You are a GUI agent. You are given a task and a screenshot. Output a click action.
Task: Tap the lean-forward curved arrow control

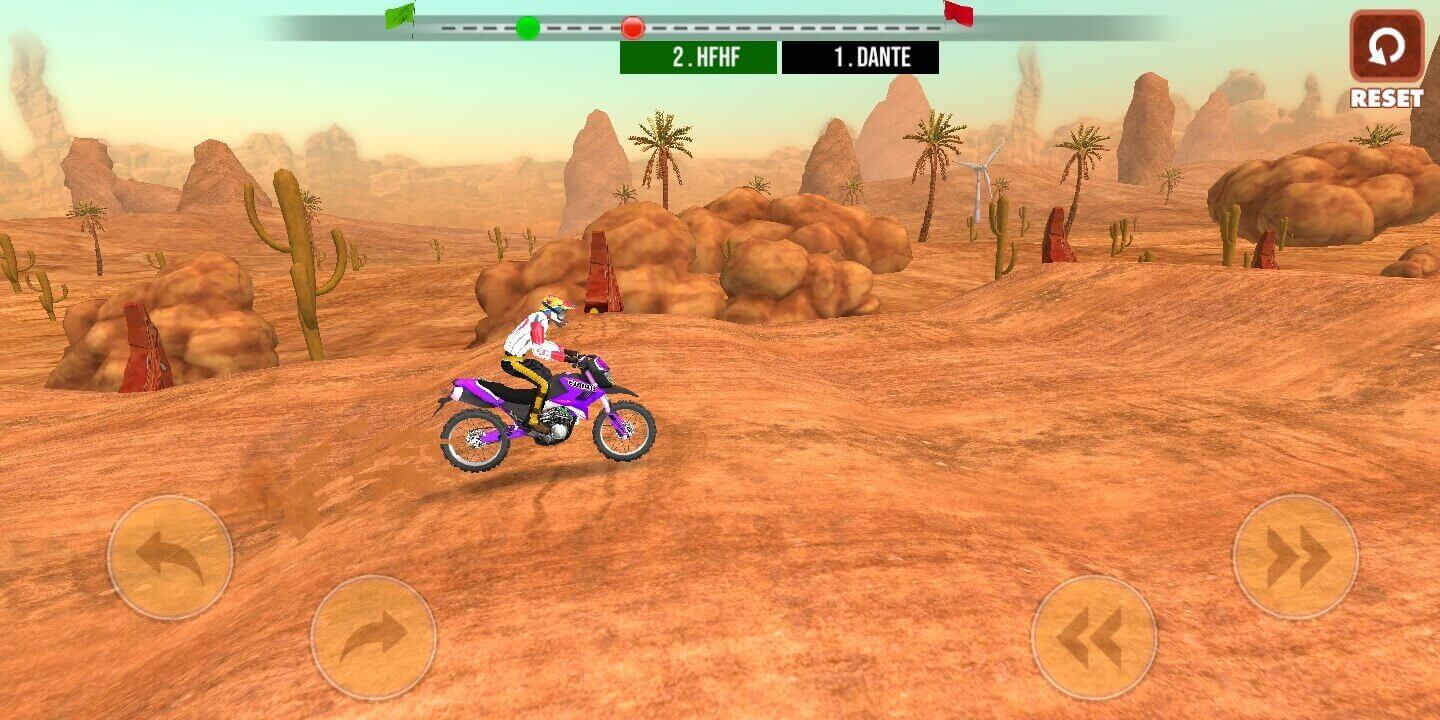point(373,637)
